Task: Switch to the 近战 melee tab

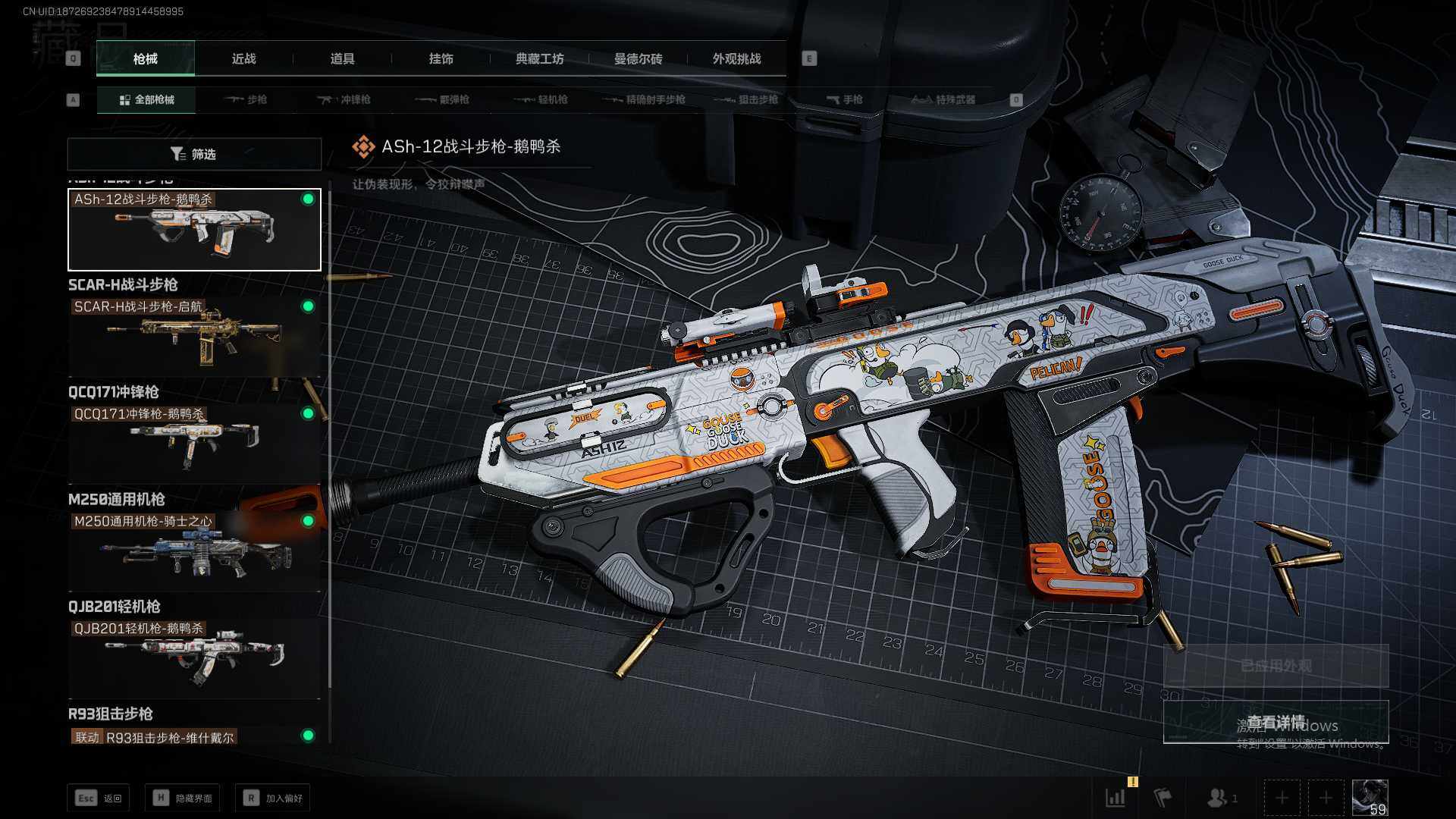Action: click(243, 59)
